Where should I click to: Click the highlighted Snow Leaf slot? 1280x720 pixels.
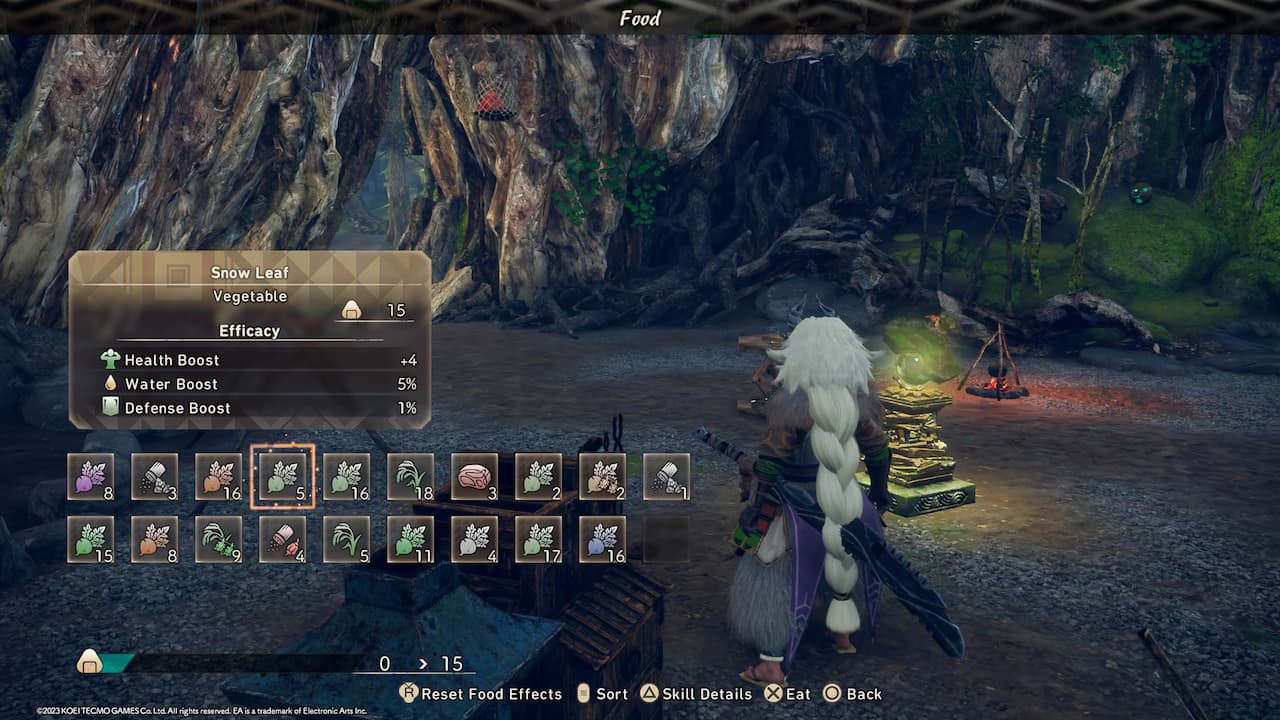pyautogui.click(x=283, y=476)
